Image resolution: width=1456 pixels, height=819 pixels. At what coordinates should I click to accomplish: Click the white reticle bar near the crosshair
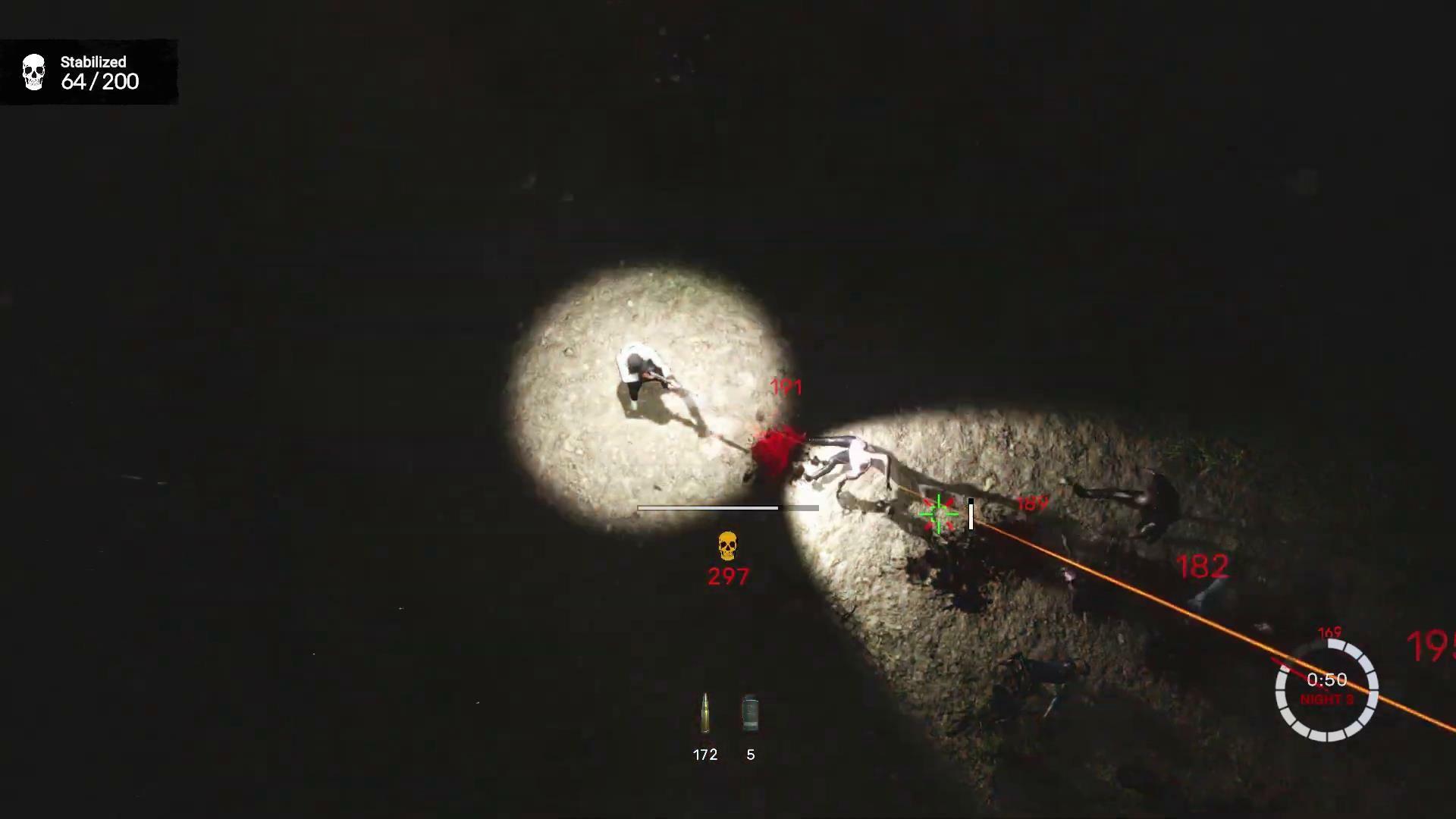click(x=971, y=516)
